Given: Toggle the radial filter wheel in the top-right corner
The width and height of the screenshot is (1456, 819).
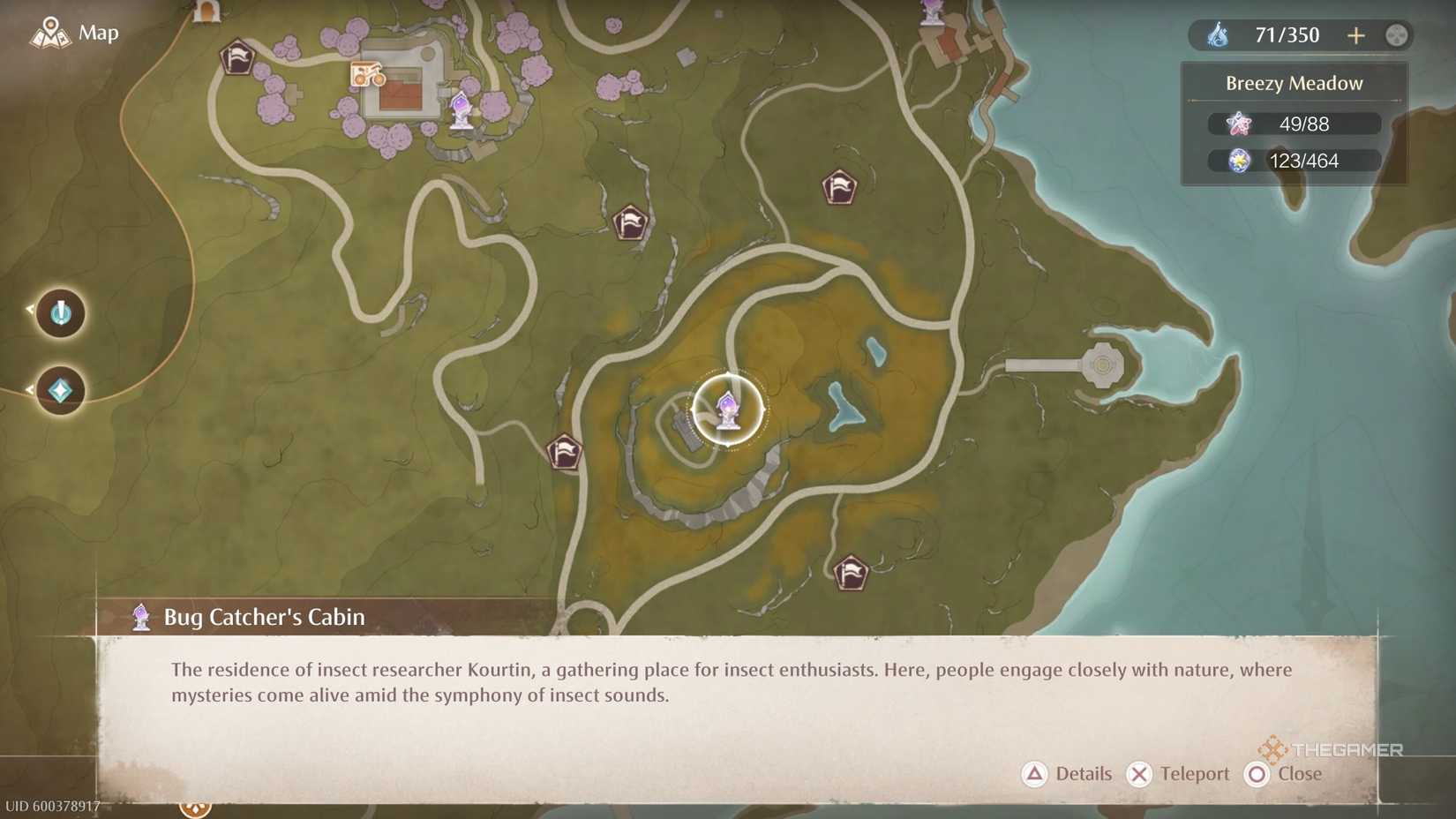Looking at the screenshot, I should 1397,35.
